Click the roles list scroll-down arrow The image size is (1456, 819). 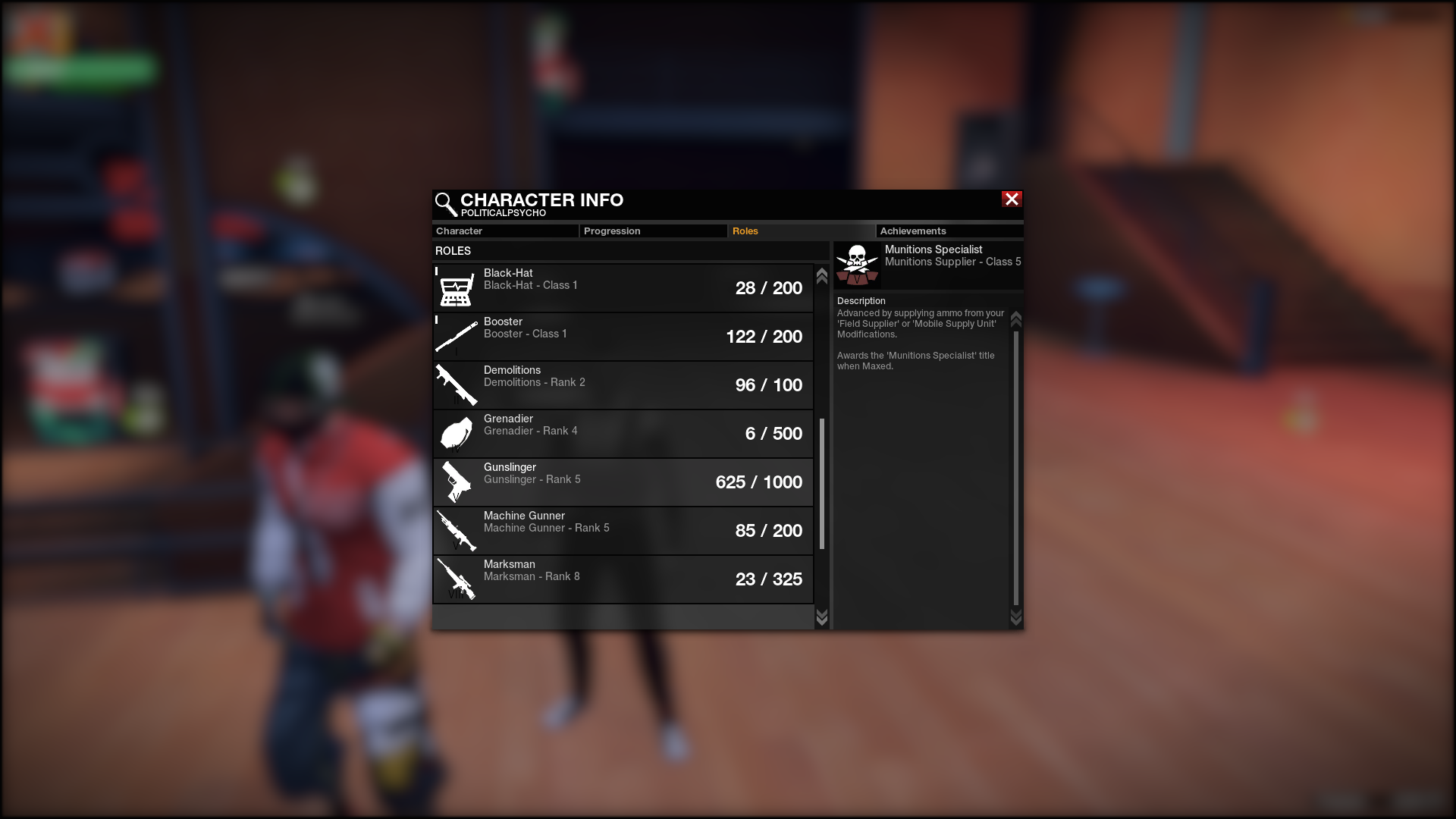click(x=821, y=617)
